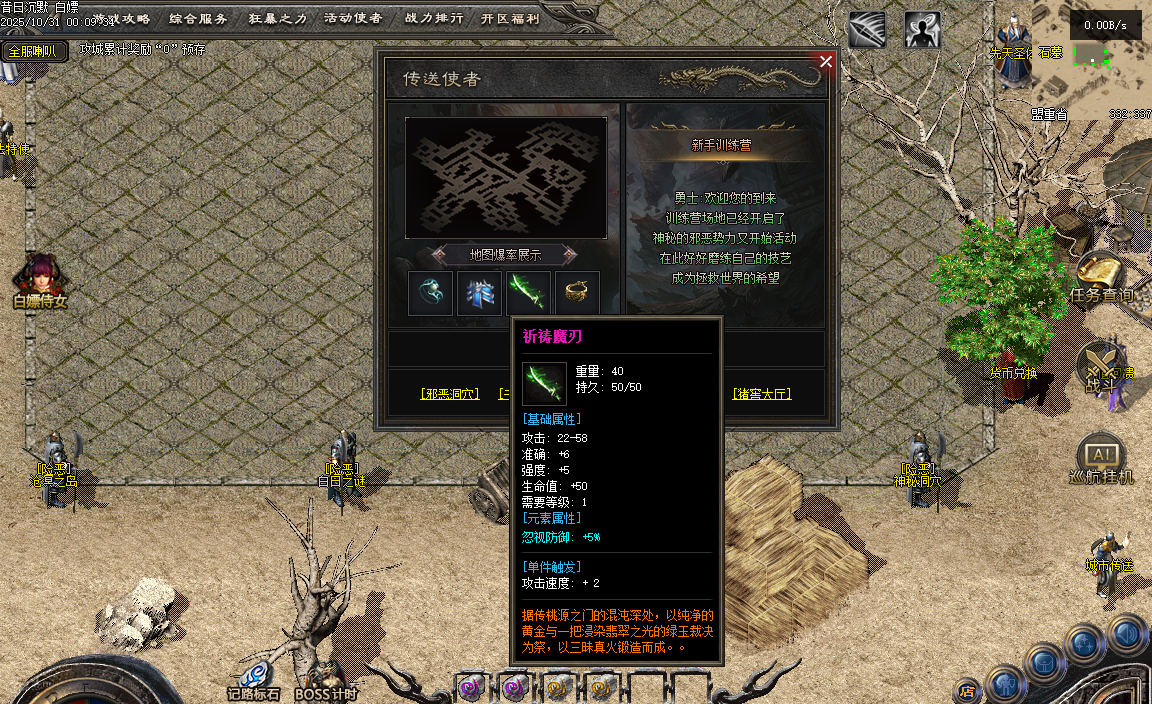Image resolution: width=1152 pixels, height=704 pixels.
Task: Open the minimap in the corner
Action: tap(1105, 60)
